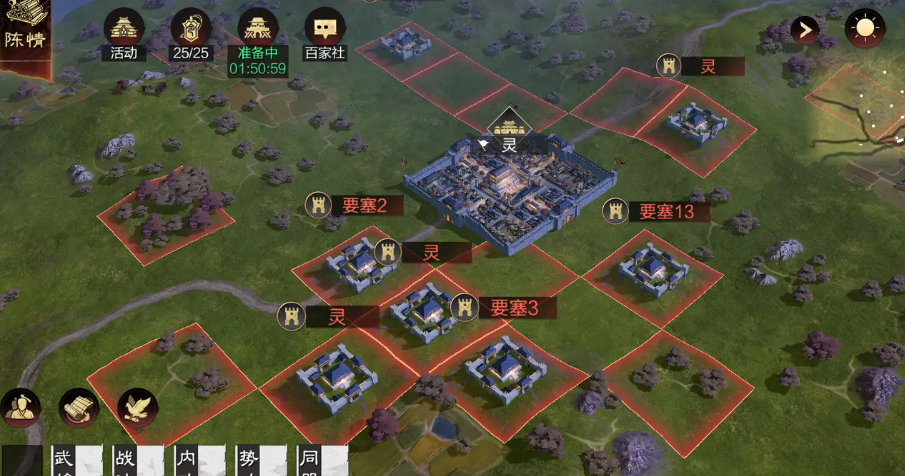
Task: Switch to the 内 tab
Action: point(188,461)
